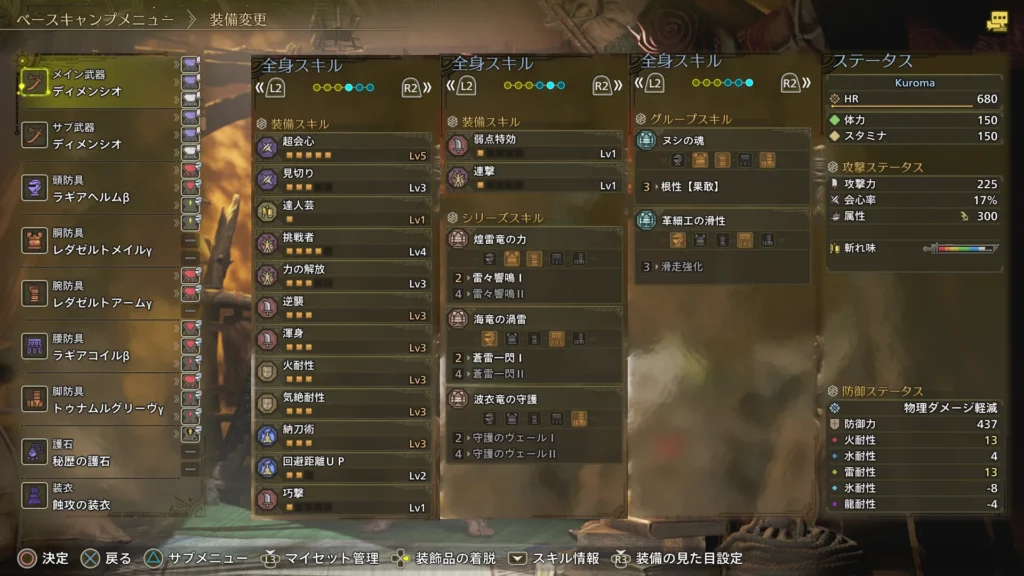Select the 回避距離UP skill entry

(x=344, y=467)
